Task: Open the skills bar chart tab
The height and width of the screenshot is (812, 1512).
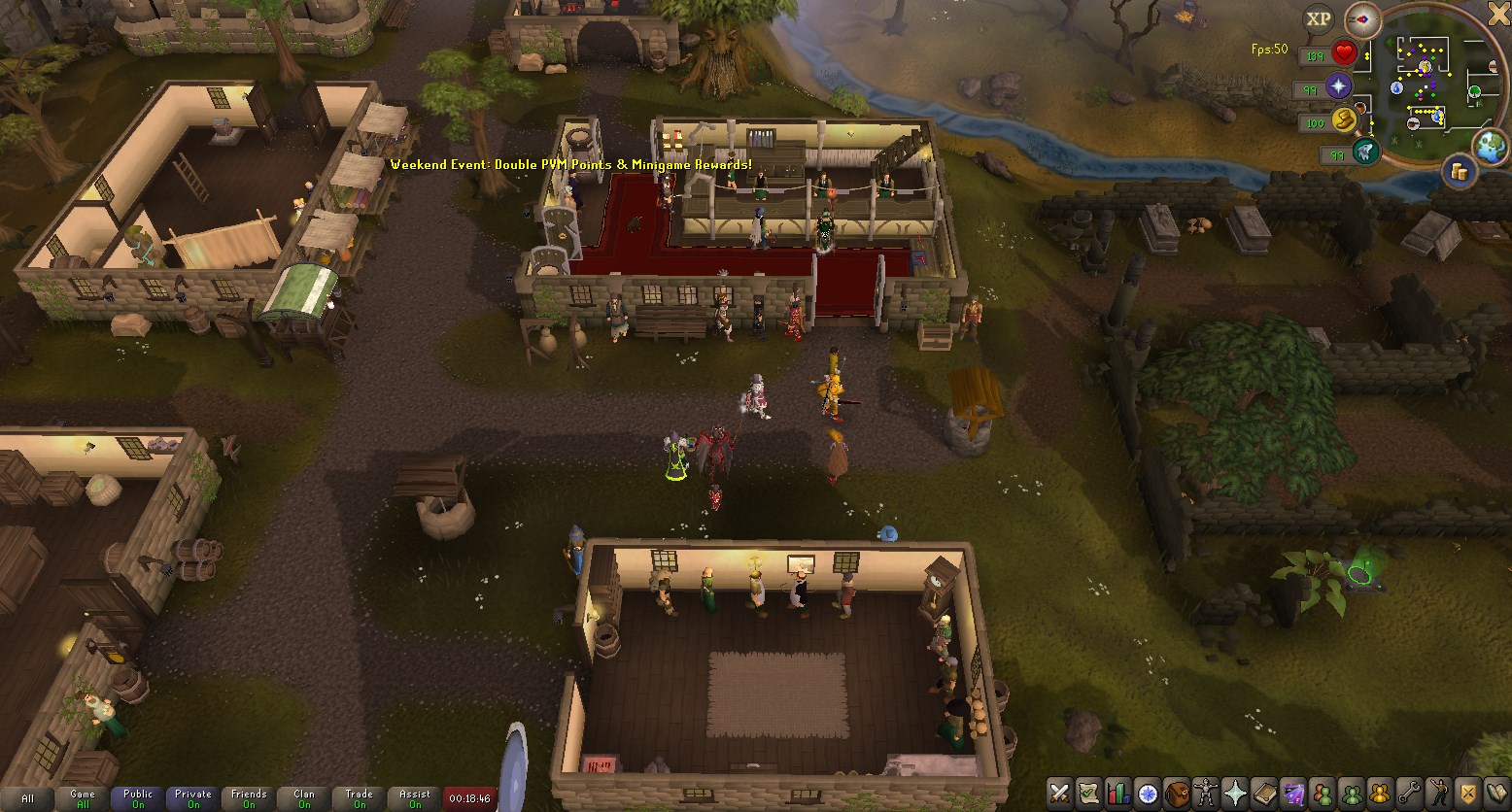Action: pyautogui.click(x=1118, y=793)
